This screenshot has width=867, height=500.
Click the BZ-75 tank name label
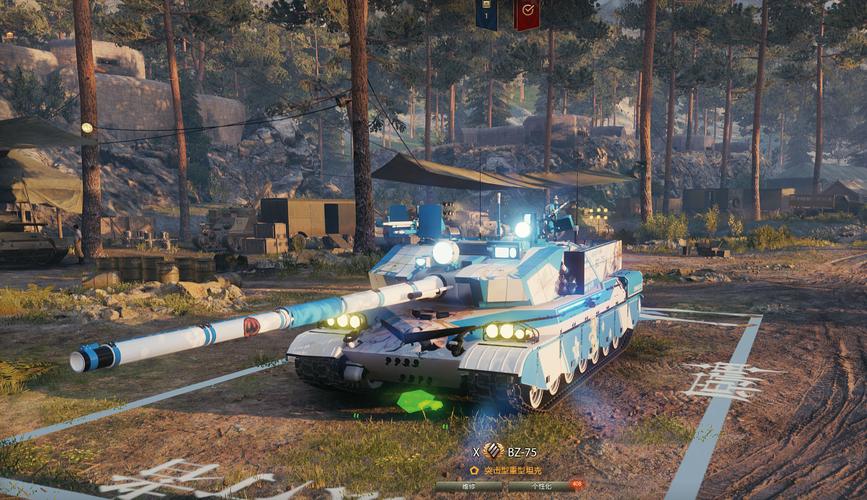click(523, 452)
